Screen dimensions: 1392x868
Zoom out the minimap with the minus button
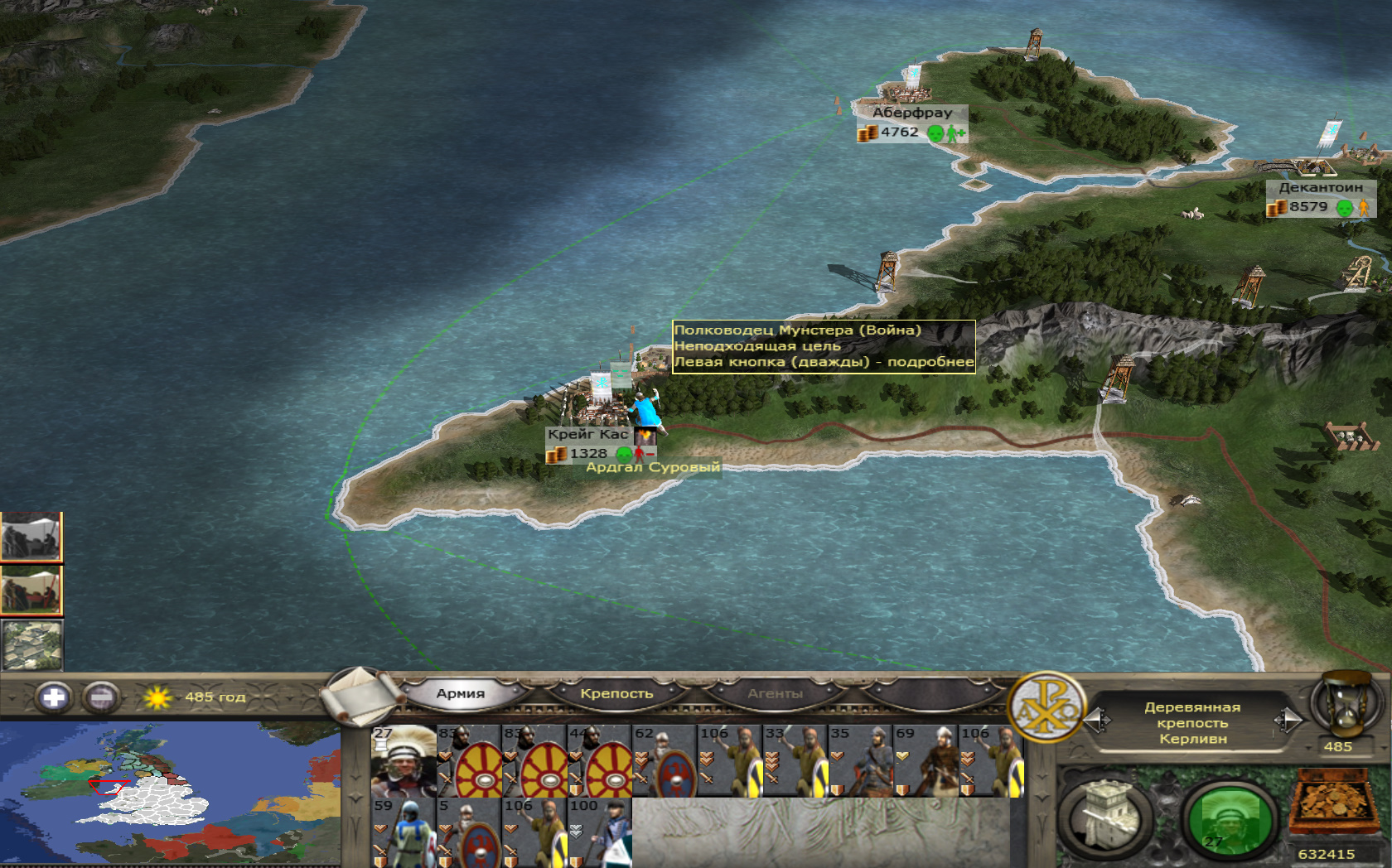(x=102, y=697)
